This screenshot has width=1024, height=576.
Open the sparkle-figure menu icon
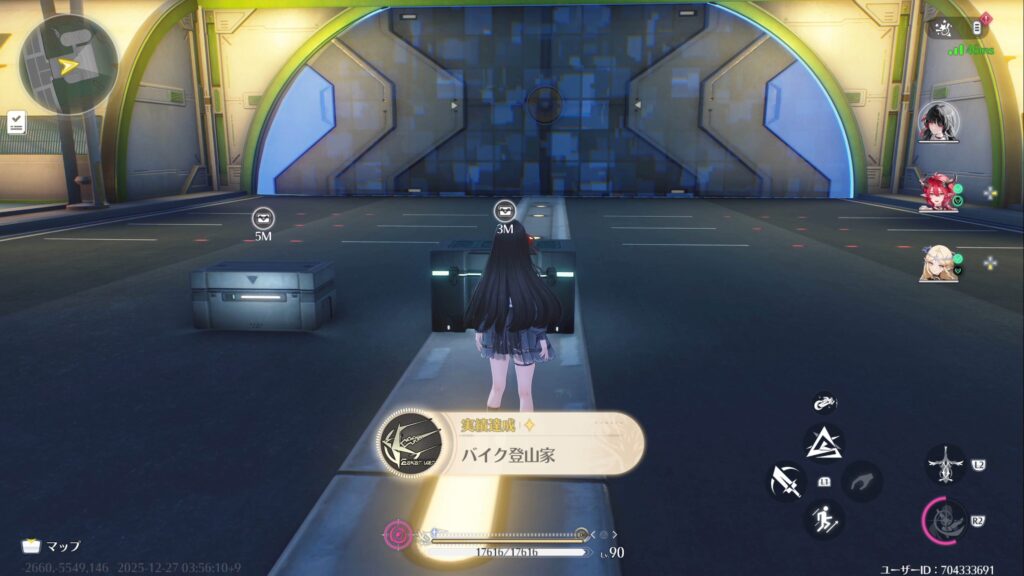tap(945, 28)
